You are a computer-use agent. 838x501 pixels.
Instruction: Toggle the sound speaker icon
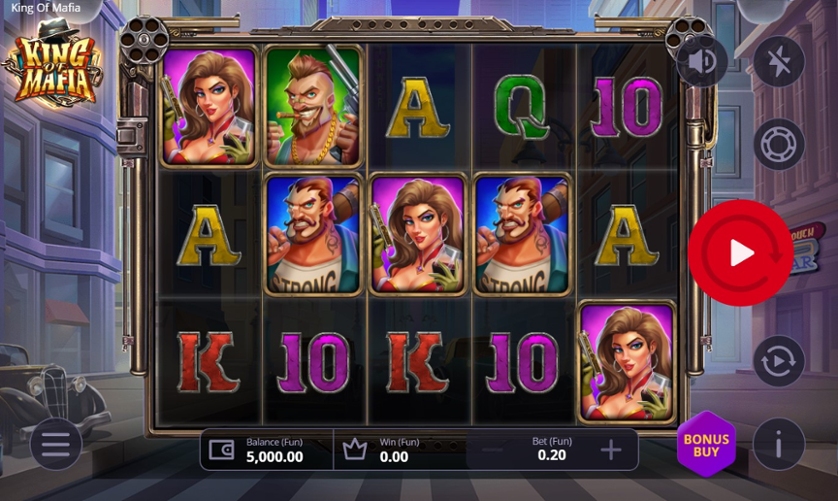(703, 62)
